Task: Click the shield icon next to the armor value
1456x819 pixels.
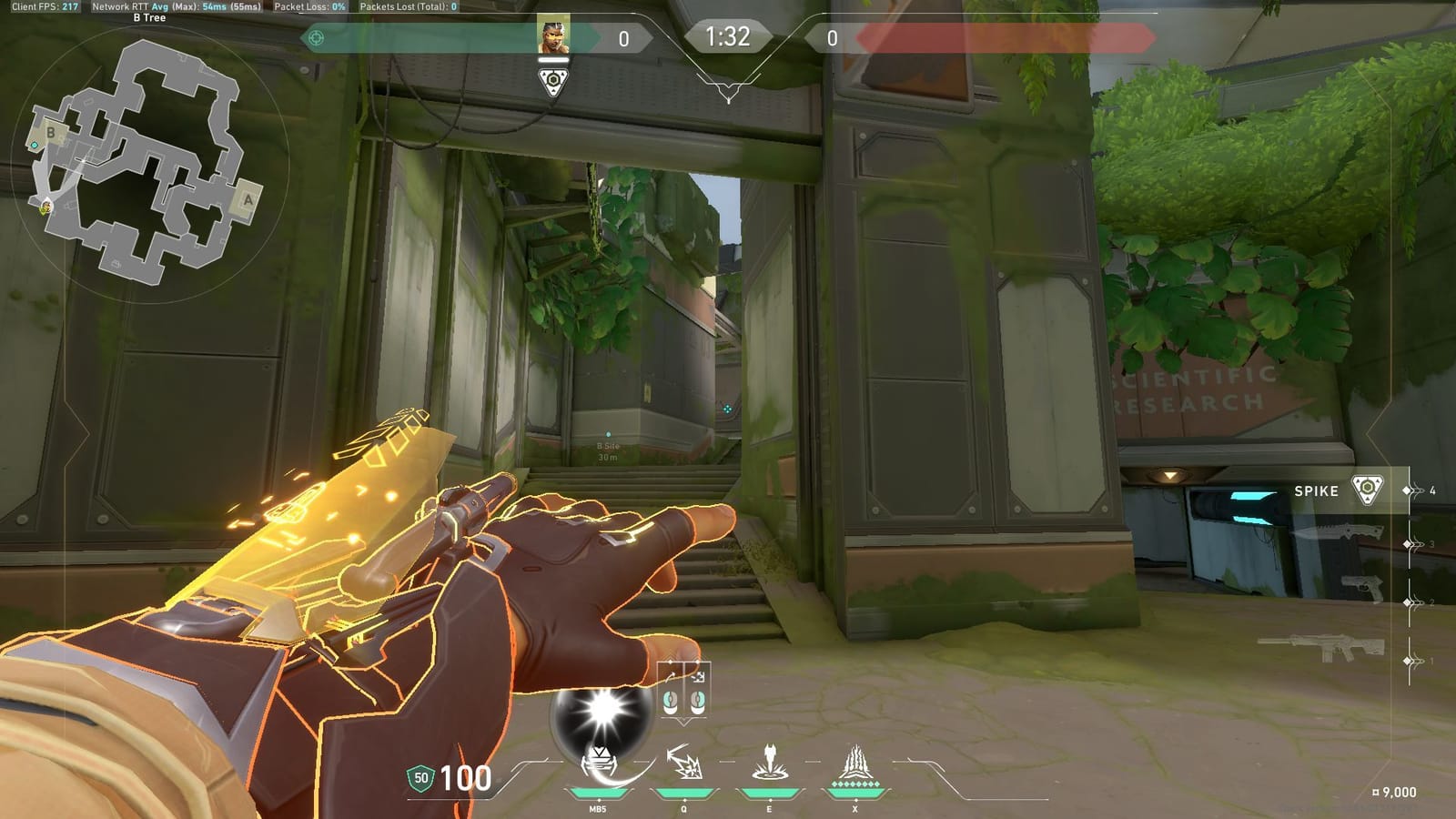Action: tap(420, 779)
